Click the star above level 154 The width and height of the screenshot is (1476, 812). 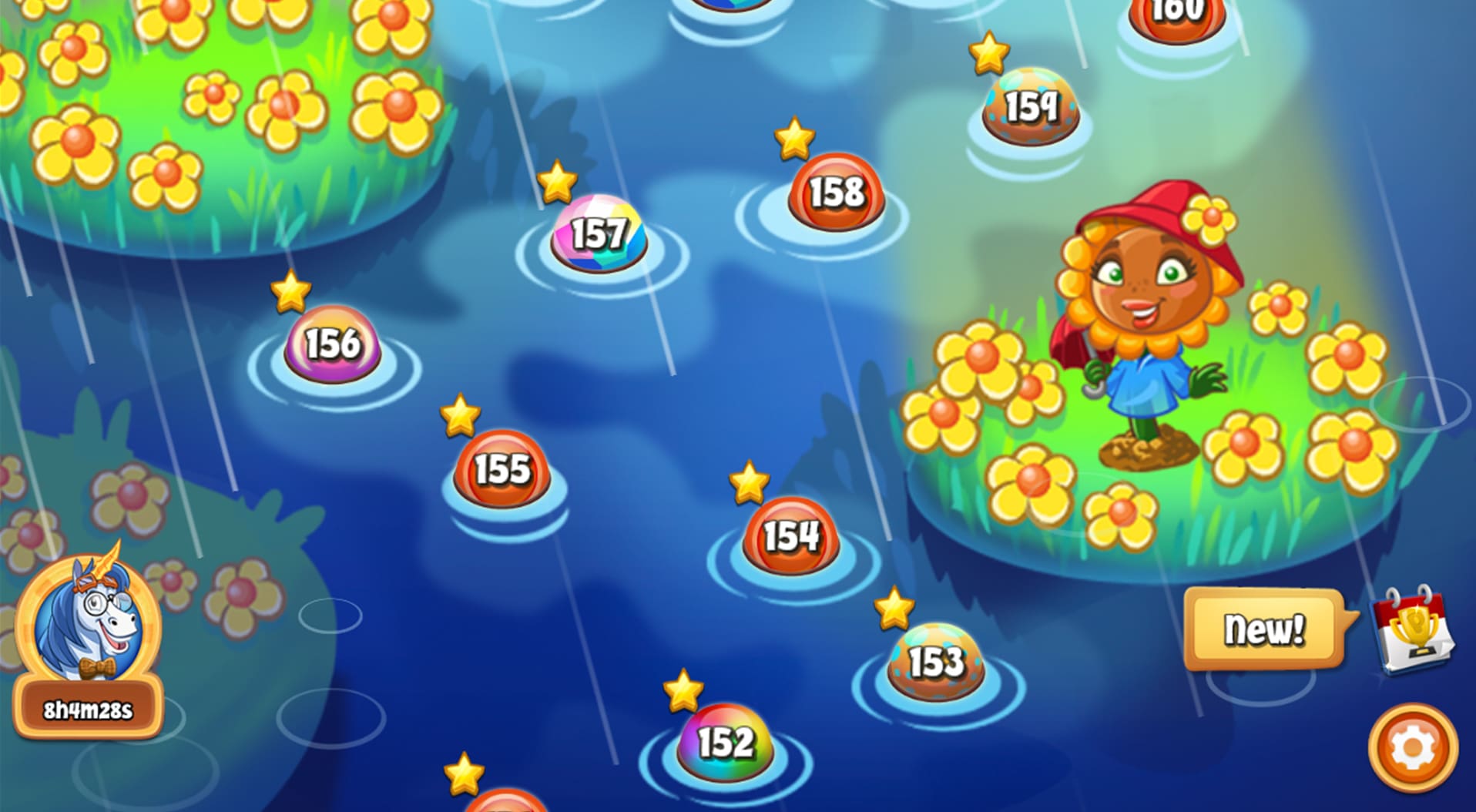click(748, 484)
